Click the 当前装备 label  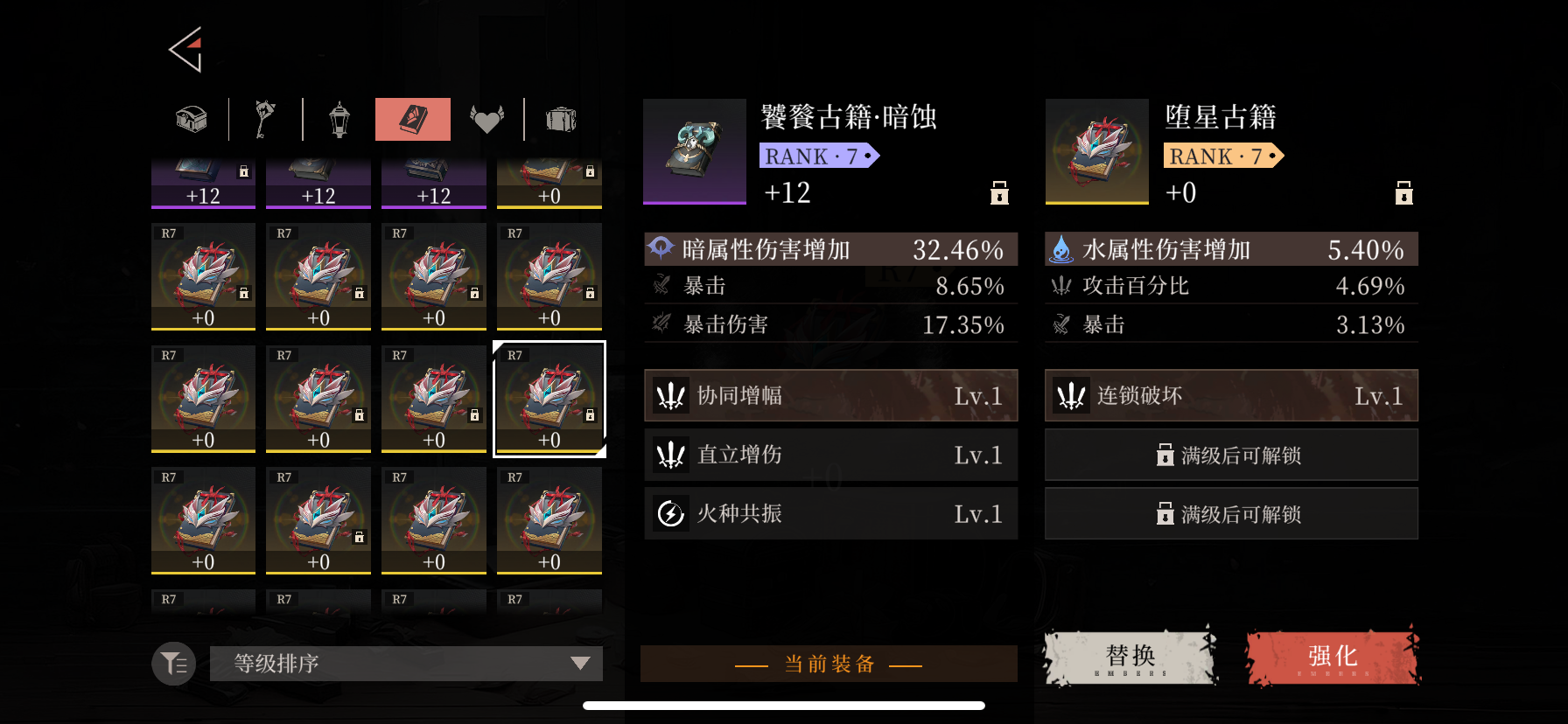(x=829, y=664)
